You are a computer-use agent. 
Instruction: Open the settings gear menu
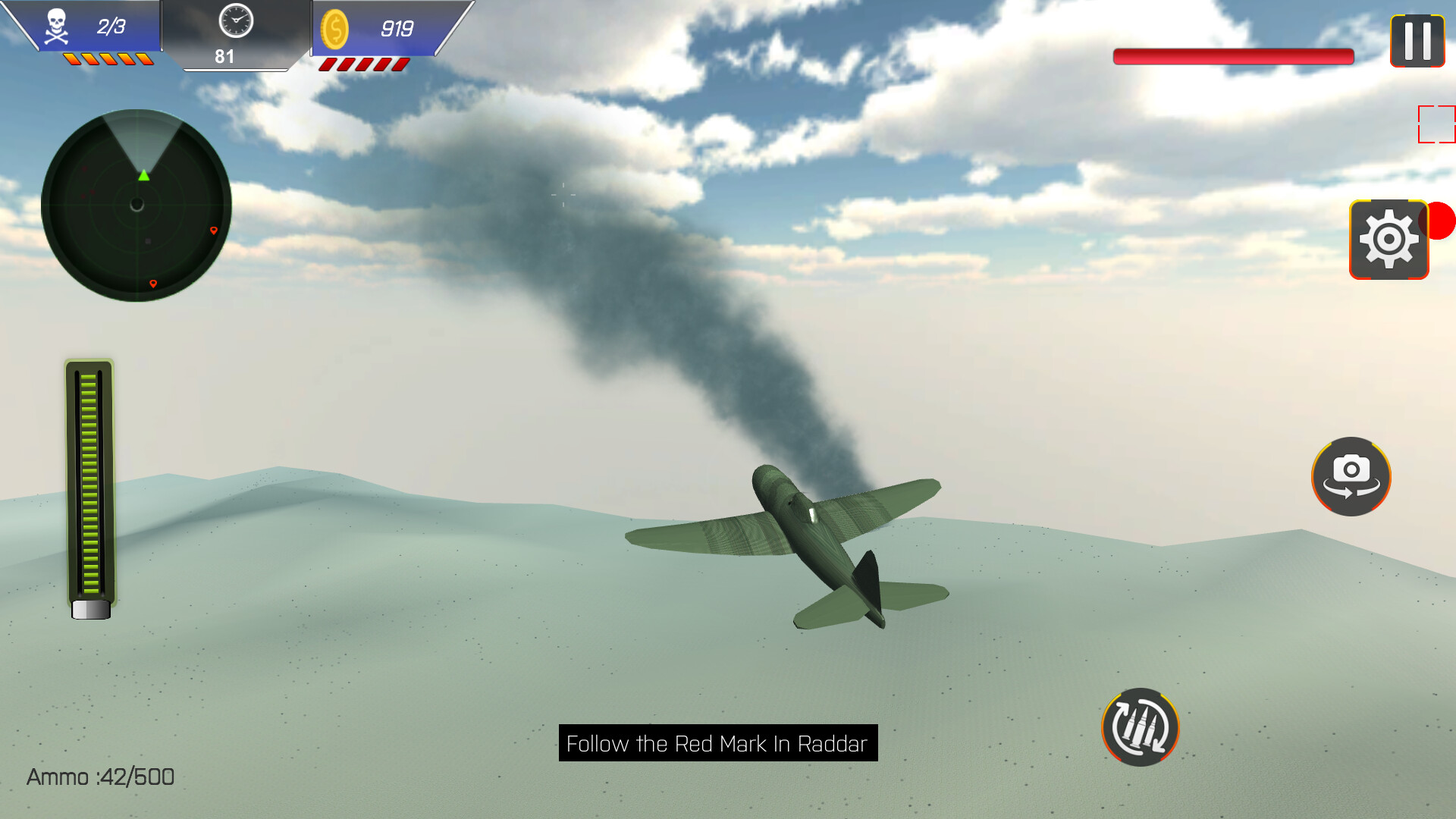[x=1389, y=239]
